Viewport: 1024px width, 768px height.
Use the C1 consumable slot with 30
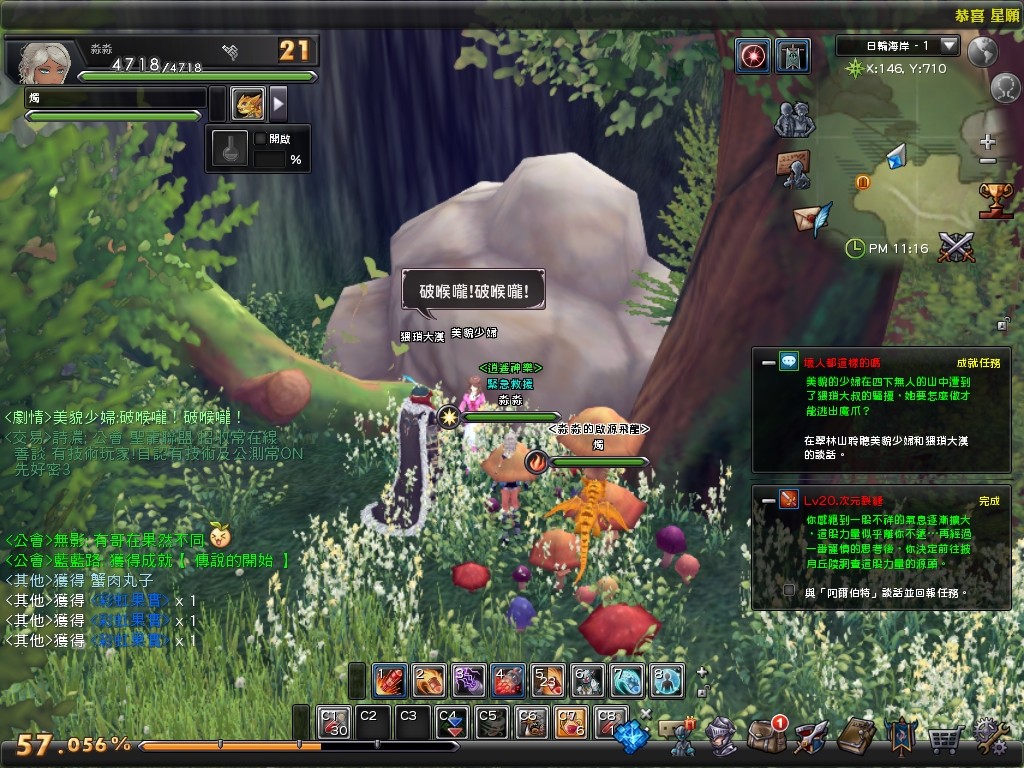(x=333, y=722)
